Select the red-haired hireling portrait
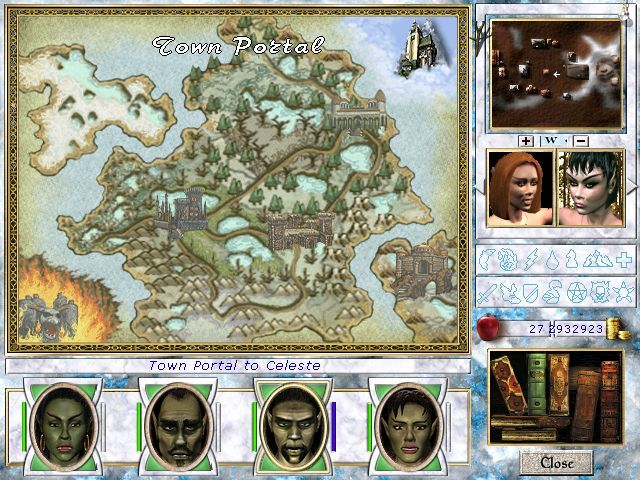 coord(517,188)
